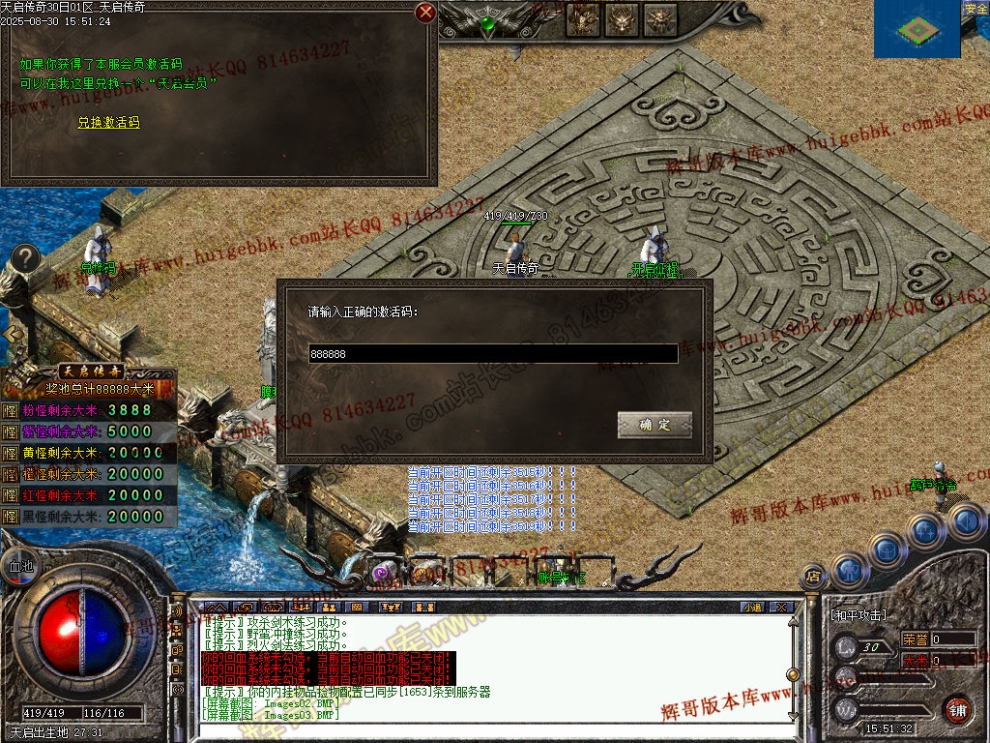Screen dimensions: 990x743
Task: Click the green gem on the top ornament
Action: click(x=488, y=22)
